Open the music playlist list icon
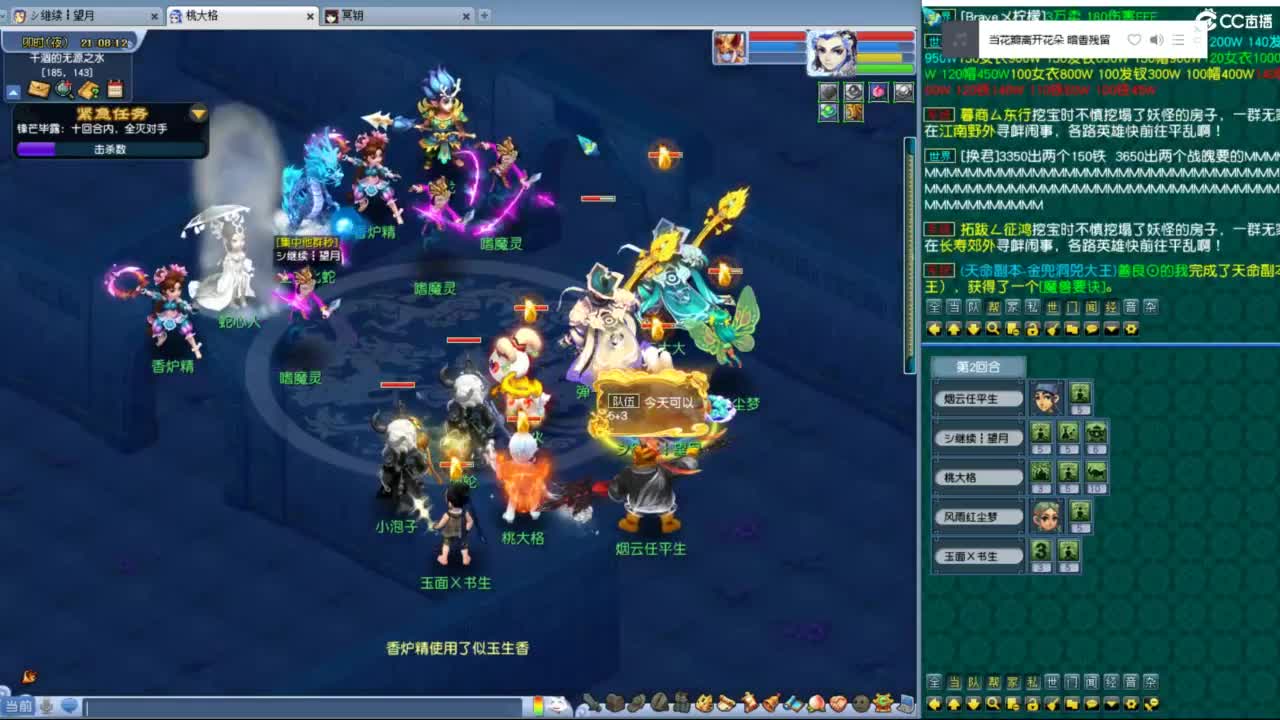Image resolution: width=1280 pixels, height=720 pixels. [1180, 40]
